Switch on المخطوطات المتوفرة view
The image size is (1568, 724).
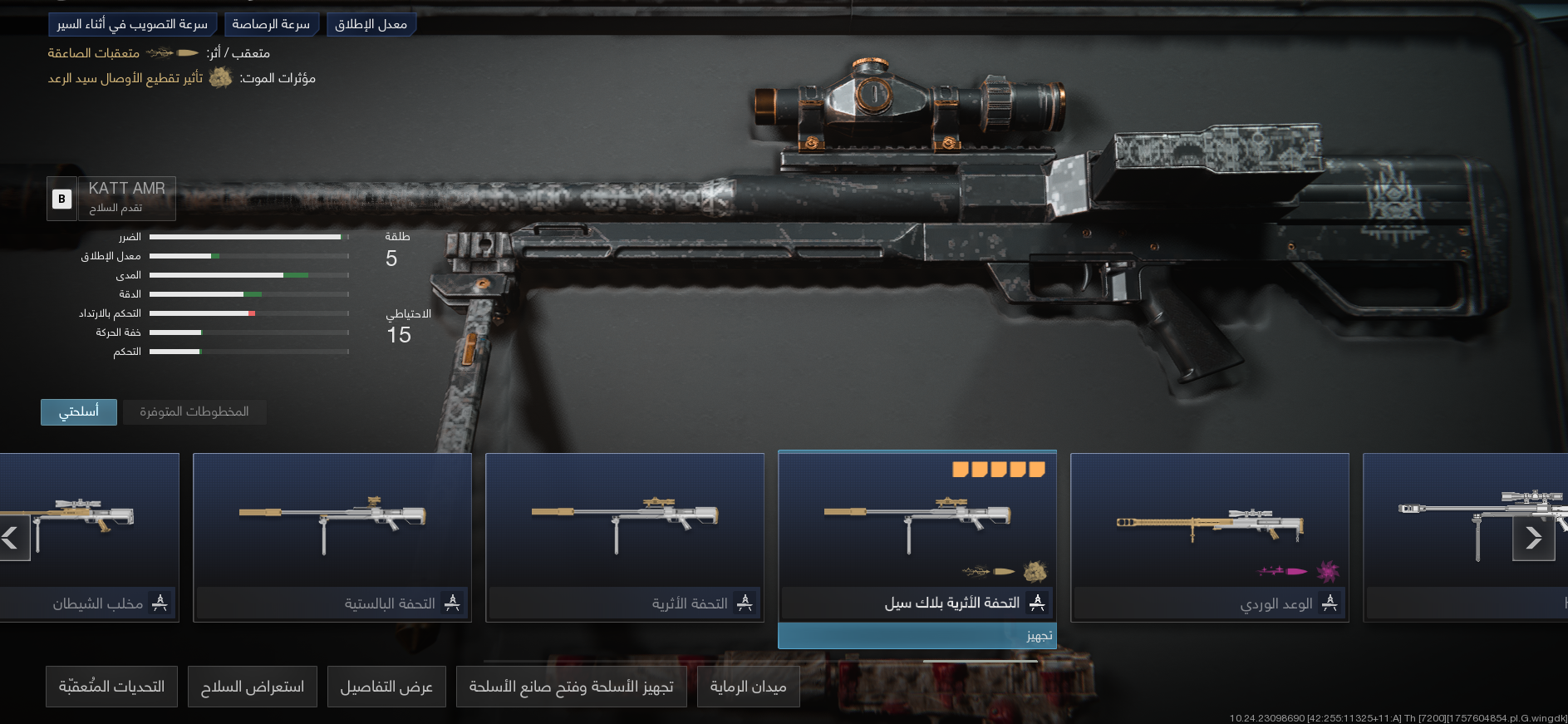tap(194, 411)
